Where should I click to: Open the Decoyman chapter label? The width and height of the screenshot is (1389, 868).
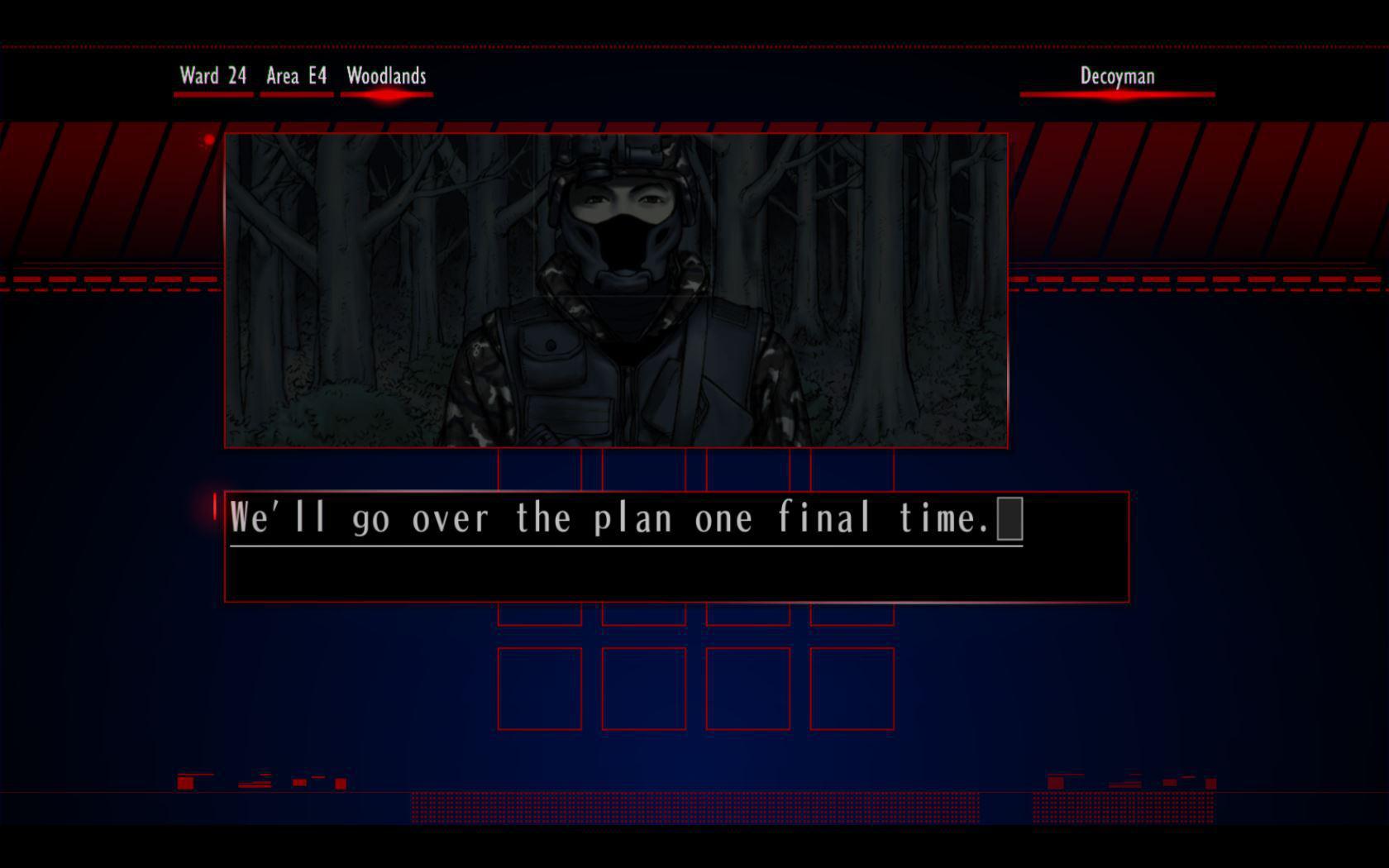pyautogui.click(x=1116, y=76)
